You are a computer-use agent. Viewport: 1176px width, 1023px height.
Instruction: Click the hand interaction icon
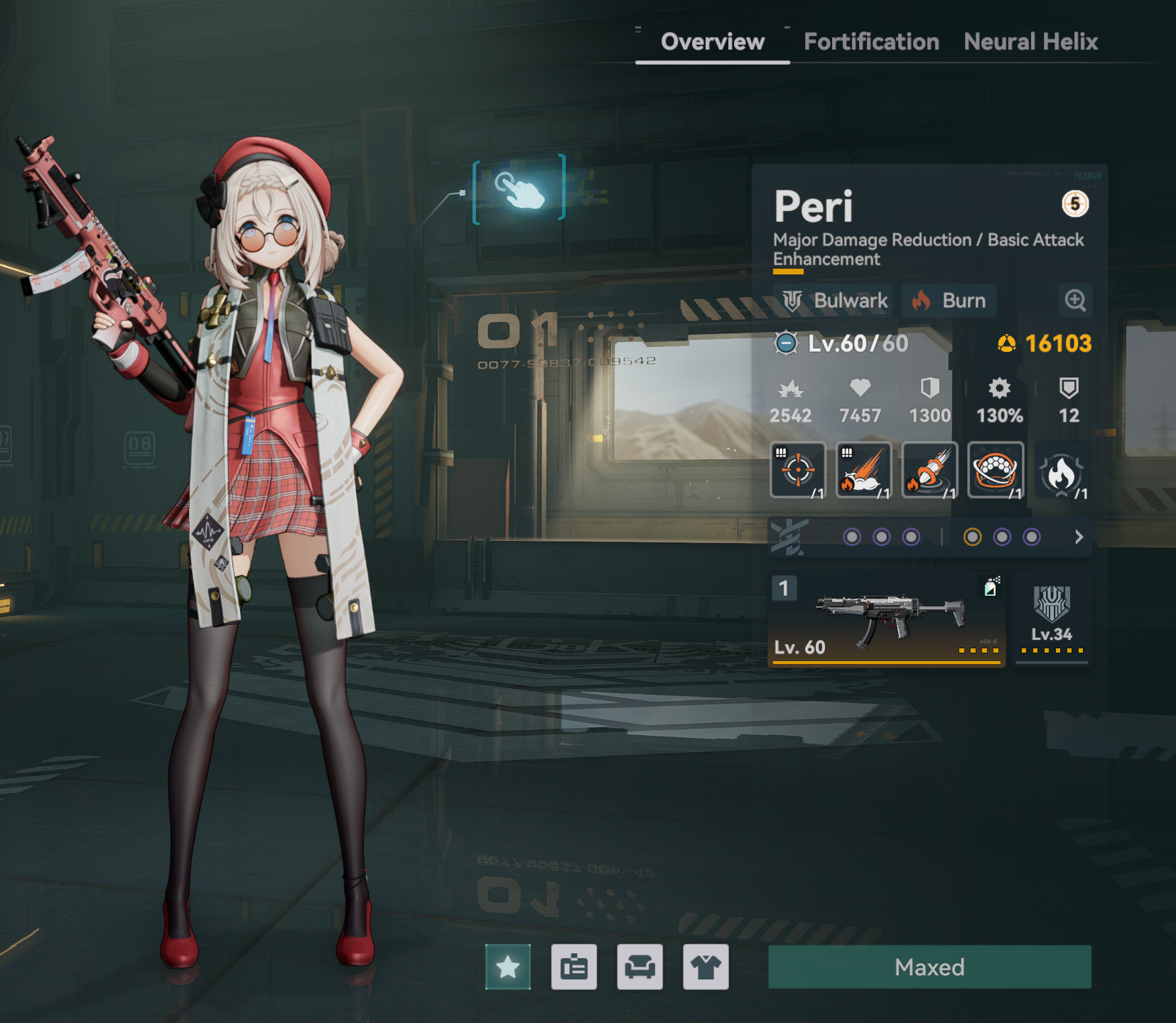[519, 190]
